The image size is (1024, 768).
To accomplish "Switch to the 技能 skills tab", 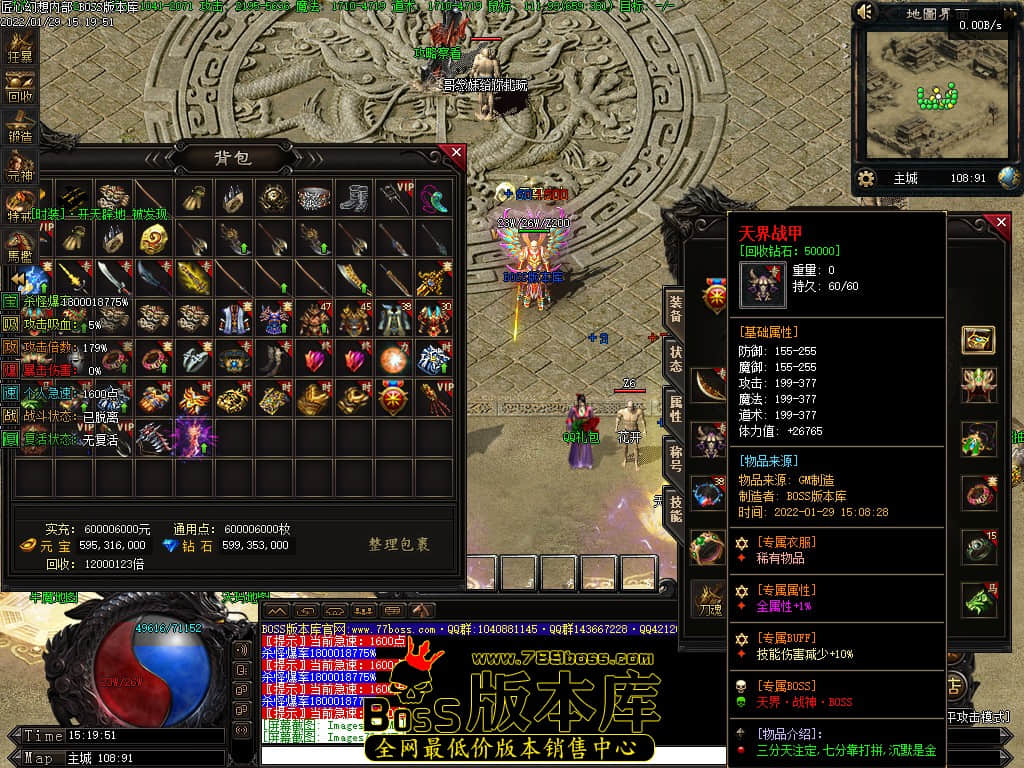I will coord(676,507).
